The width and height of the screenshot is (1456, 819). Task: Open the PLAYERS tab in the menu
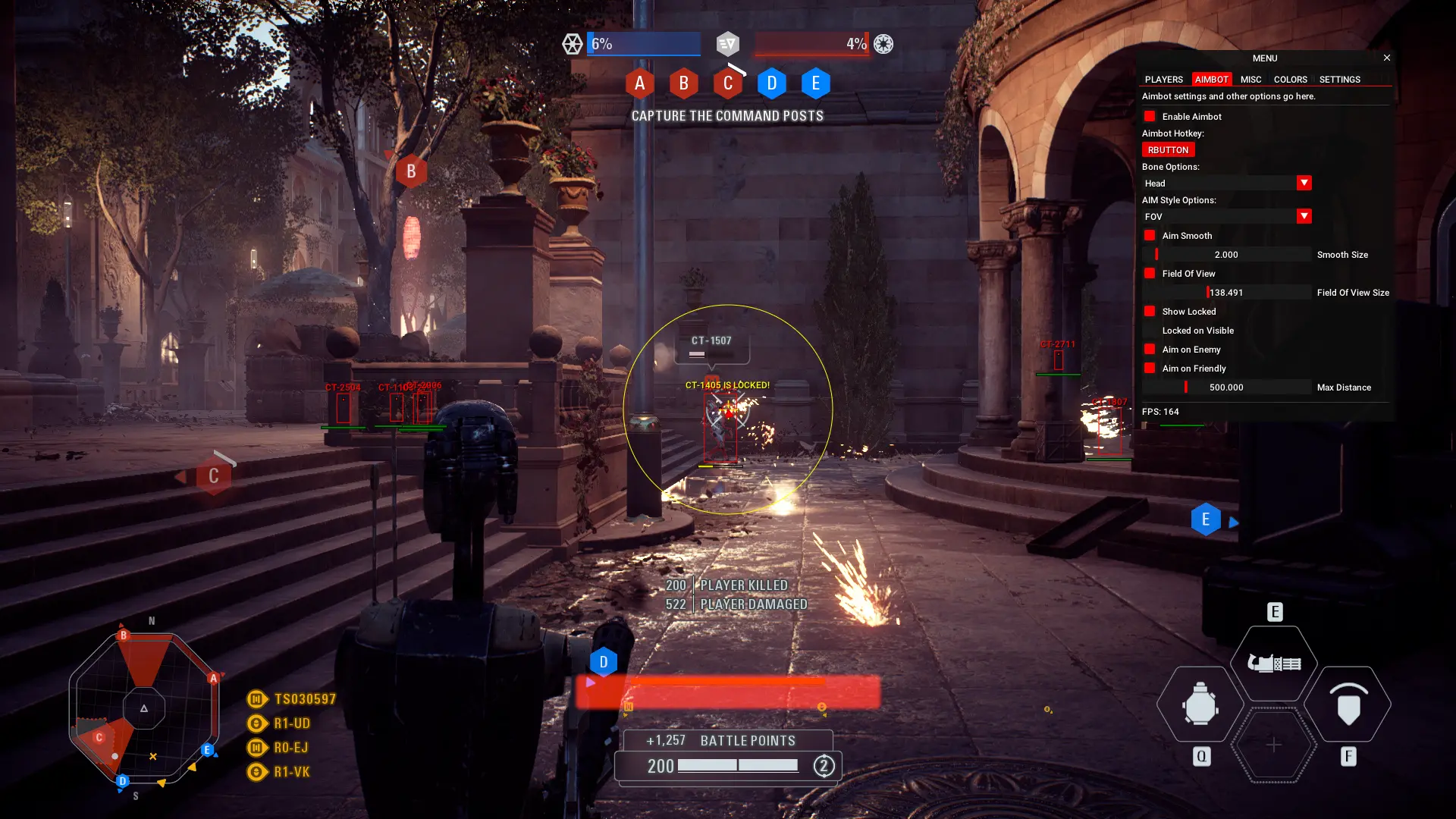pyautogui.click(x=1165, y=79)
